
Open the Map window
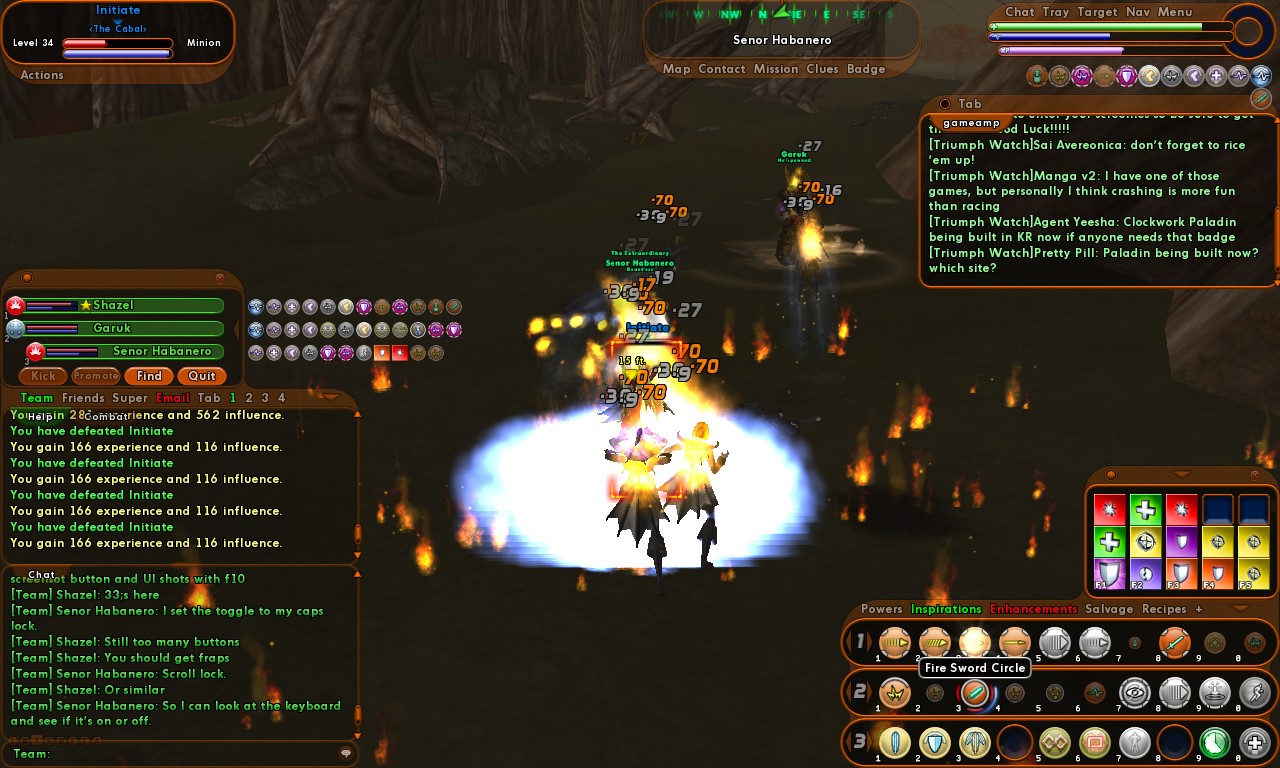tap(677, 69)
